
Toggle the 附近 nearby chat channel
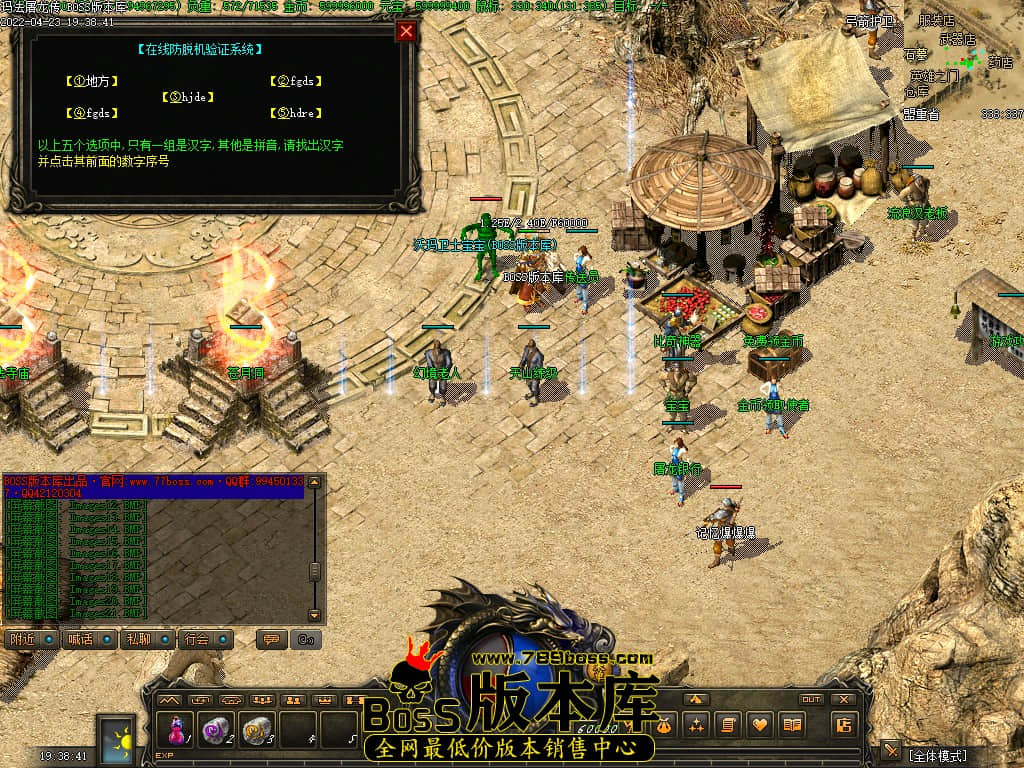coord(32,639)
